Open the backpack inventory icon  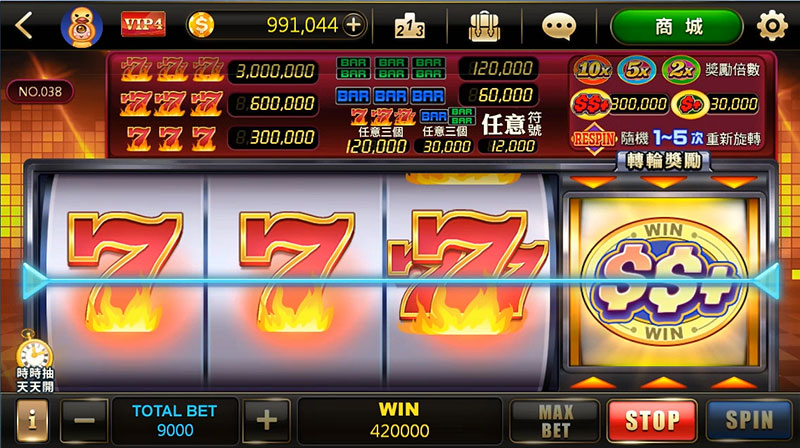(x=484, y=26)
